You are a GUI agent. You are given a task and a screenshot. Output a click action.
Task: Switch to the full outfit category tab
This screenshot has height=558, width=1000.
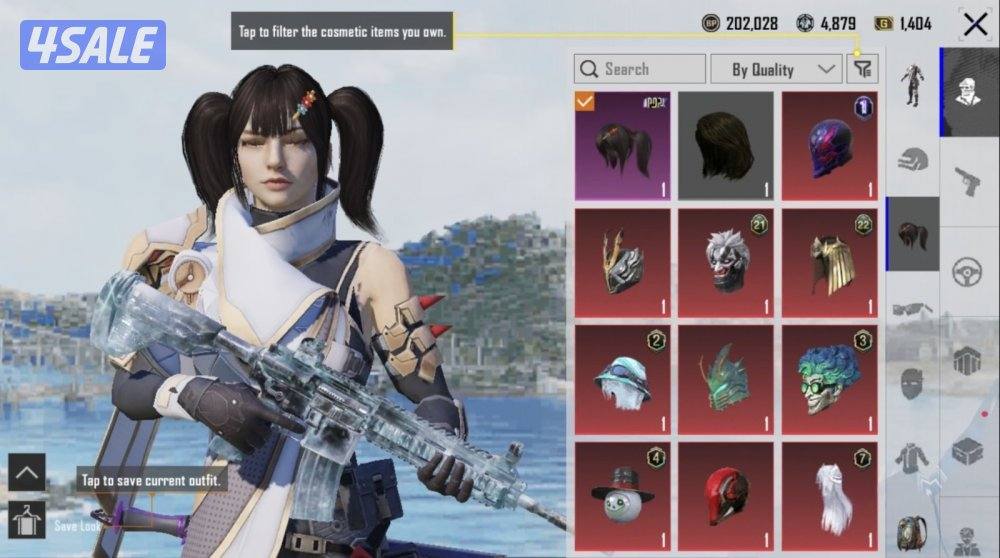coord(912,85)
